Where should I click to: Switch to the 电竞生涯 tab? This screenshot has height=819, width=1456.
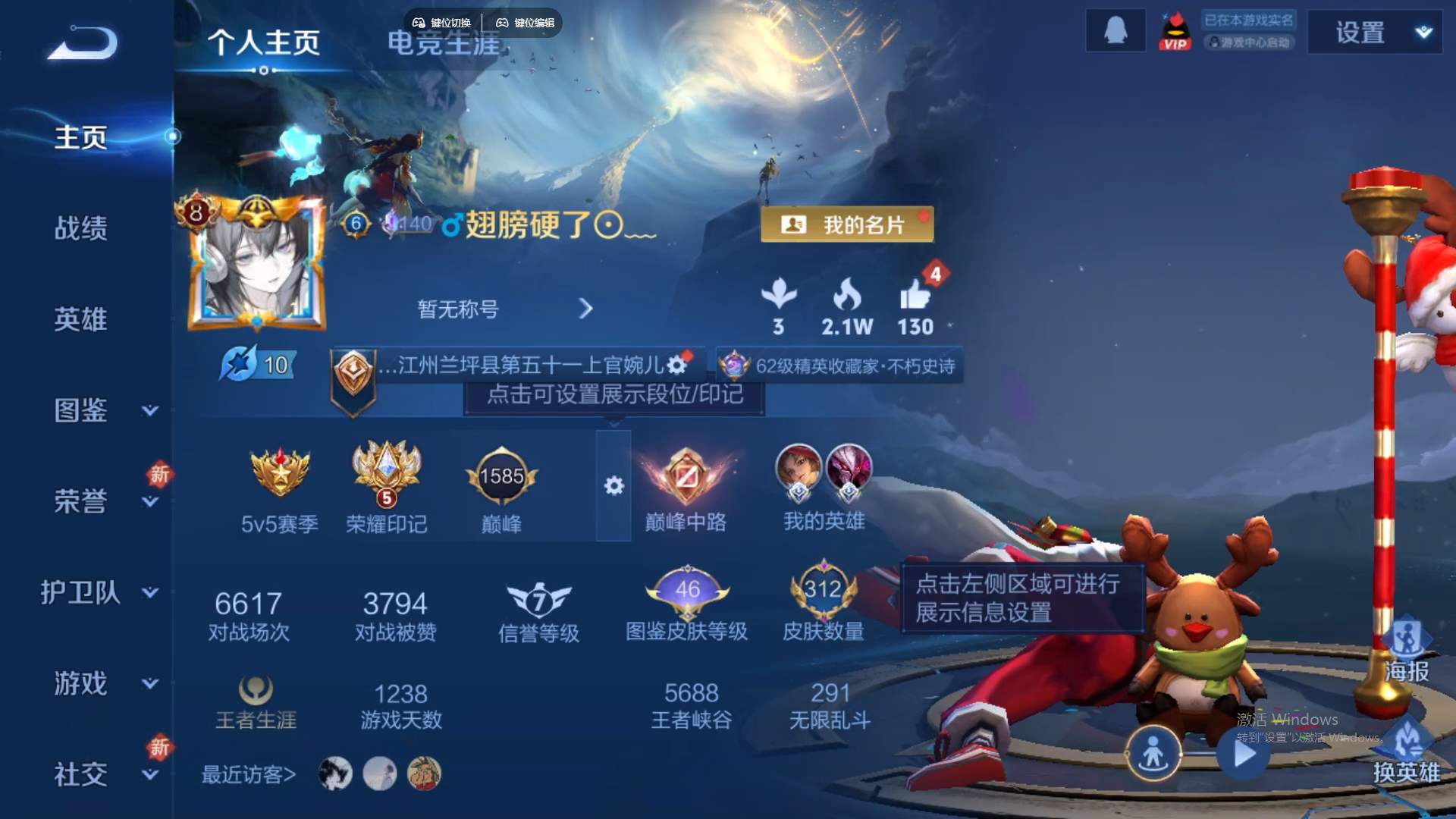pyautogui.click(x=444, y=44)
